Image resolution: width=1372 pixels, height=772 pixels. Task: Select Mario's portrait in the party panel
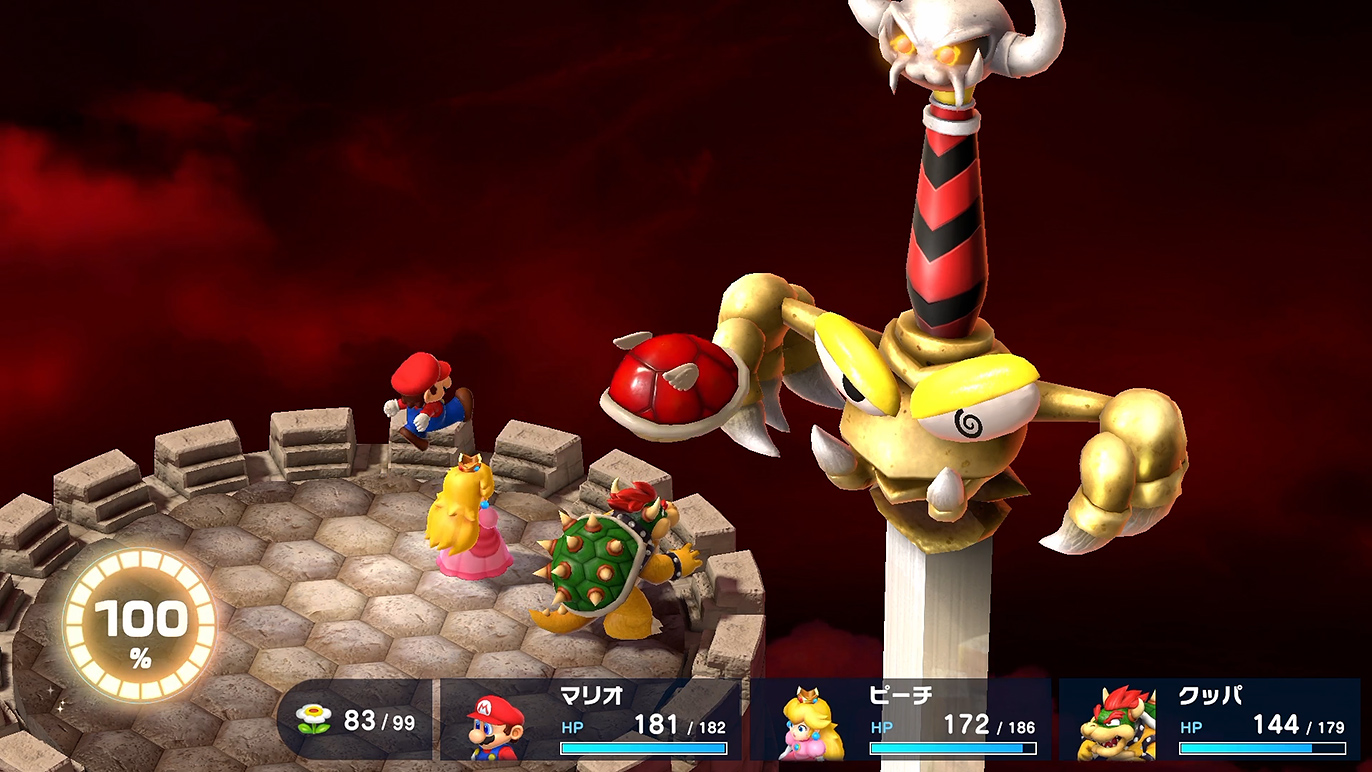[x=496, y=726]
